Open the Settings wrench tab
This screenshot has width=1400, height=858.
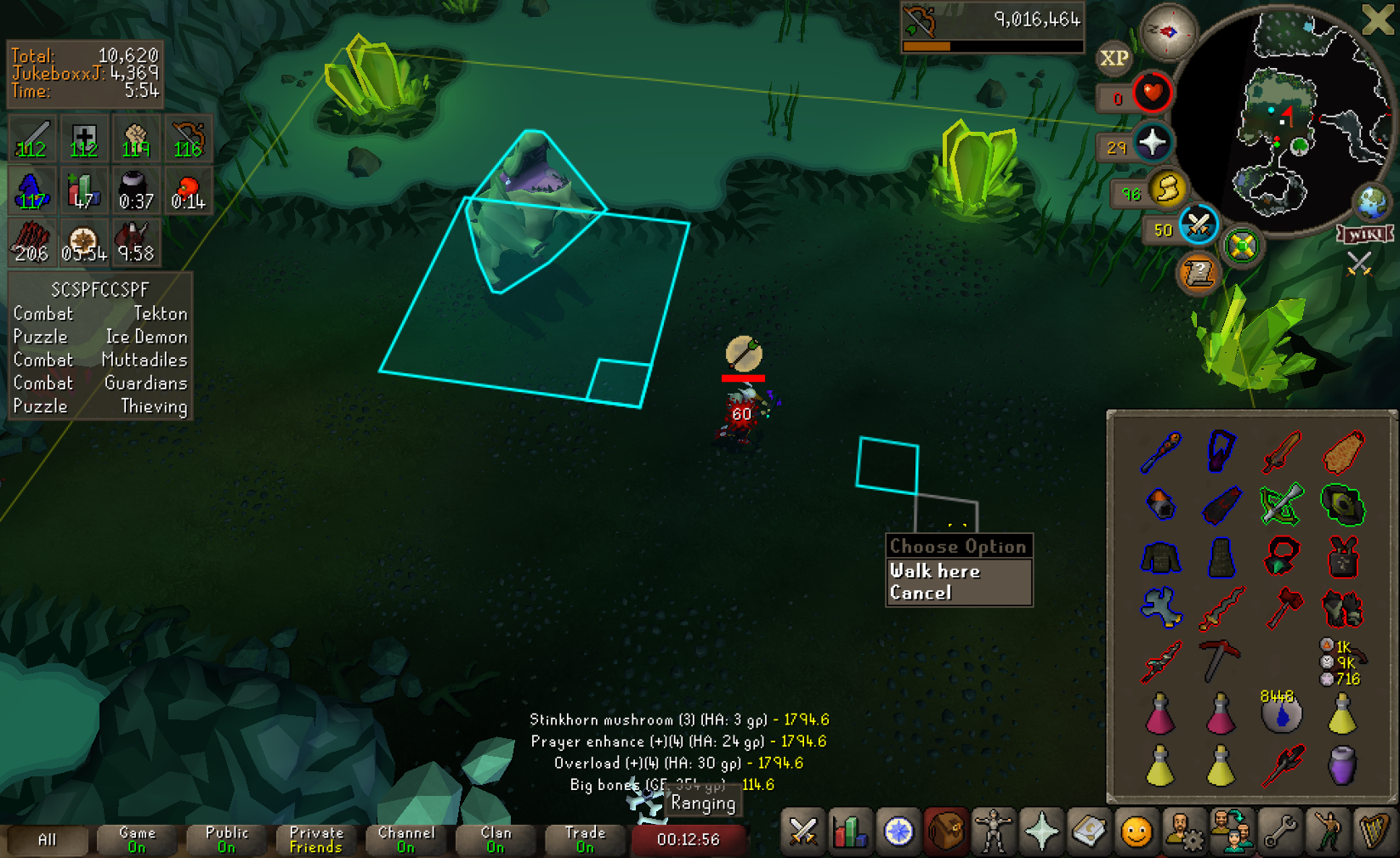pyautogui.click(x=1279, y=832)
